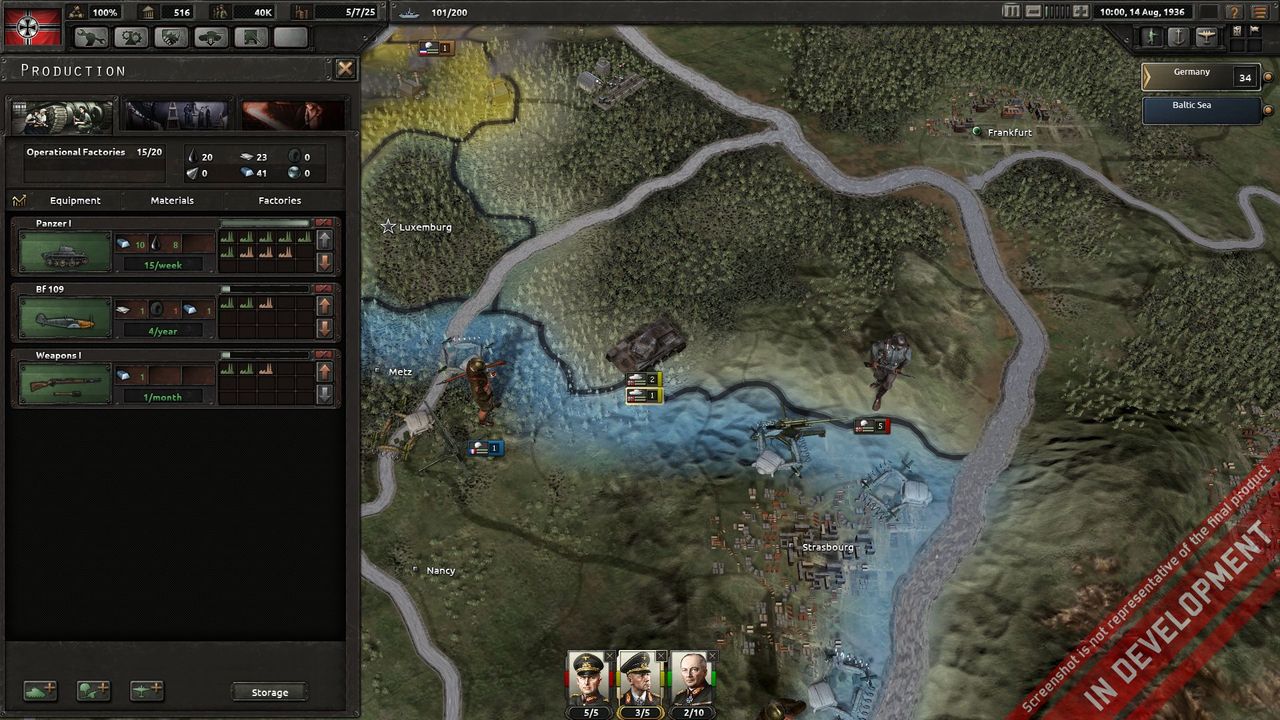Open the help question mark button
The height and width of the screenshot is (720, 1280).
(1235, 12)
